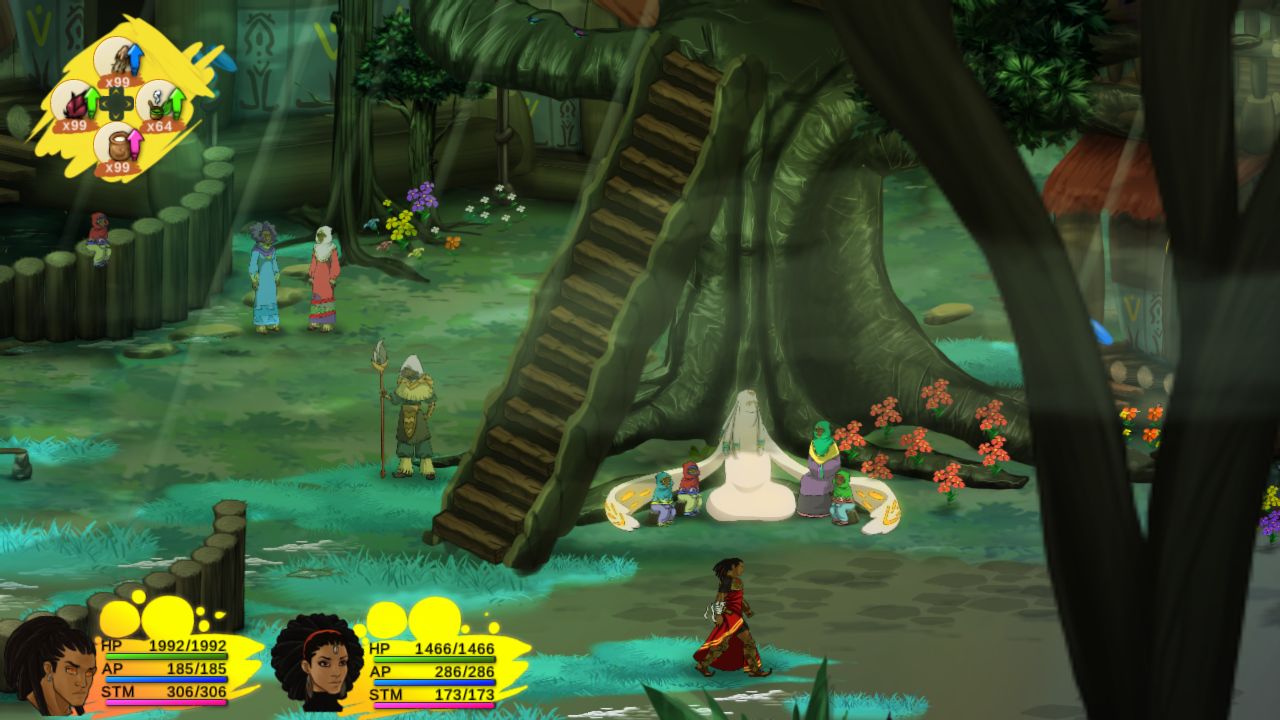Select the female character portrait with red headband
The height and width of the screenshot is (720, 1280).
click(x=318, y=660)
